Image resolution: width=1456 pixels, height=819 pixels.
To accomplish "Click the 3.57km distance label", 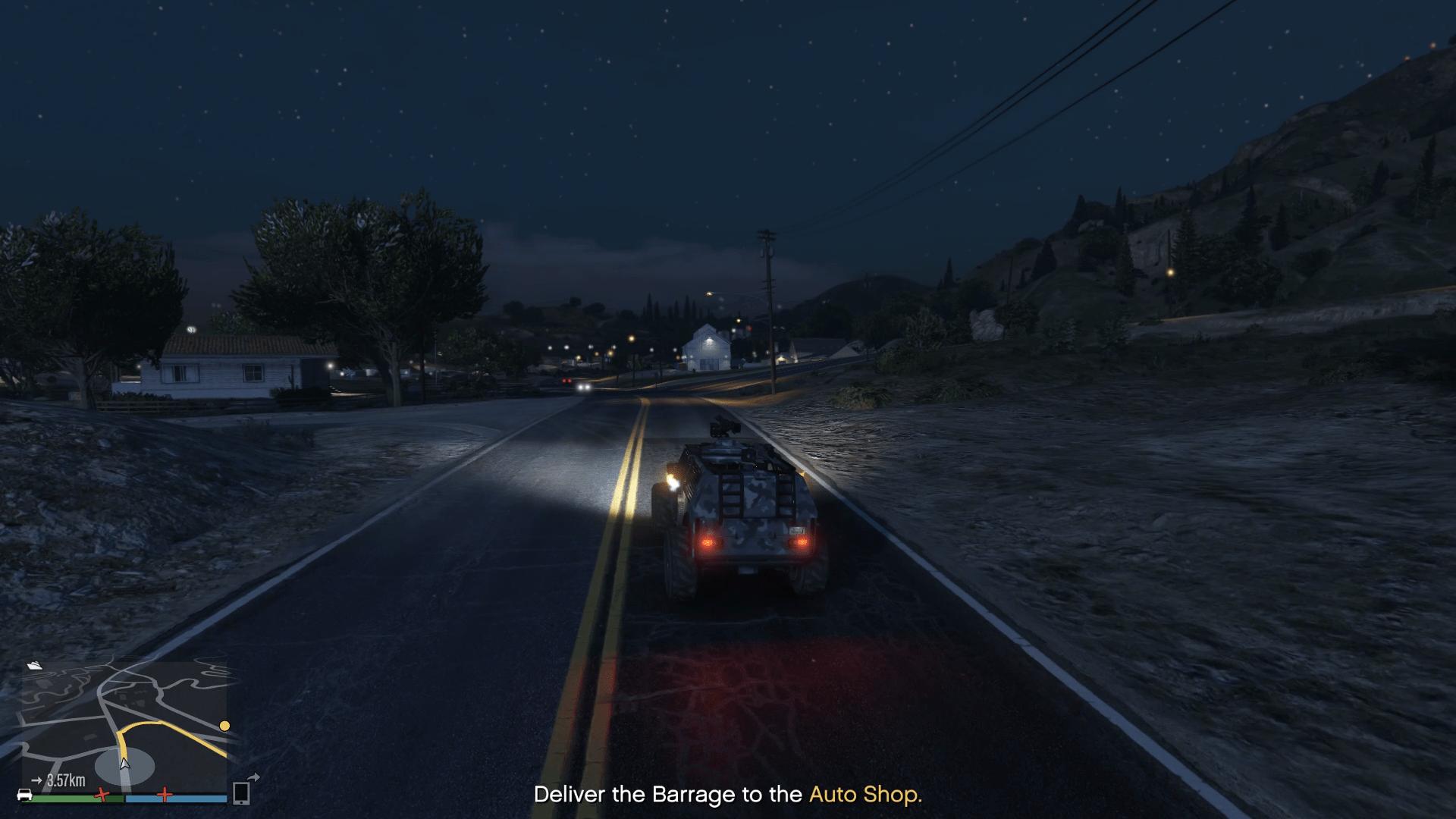I will point(66,780).
